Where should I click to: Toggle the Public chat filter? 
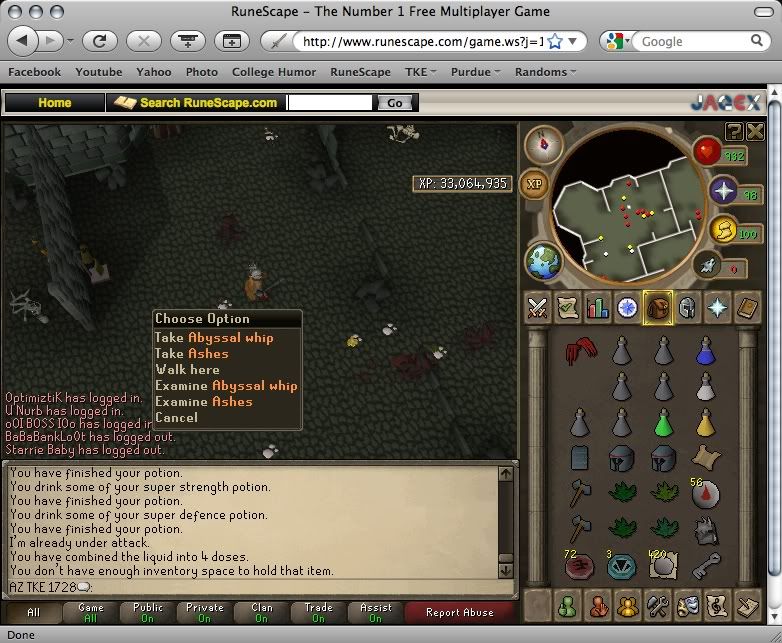pyautogui.click(x=148, y=612)
